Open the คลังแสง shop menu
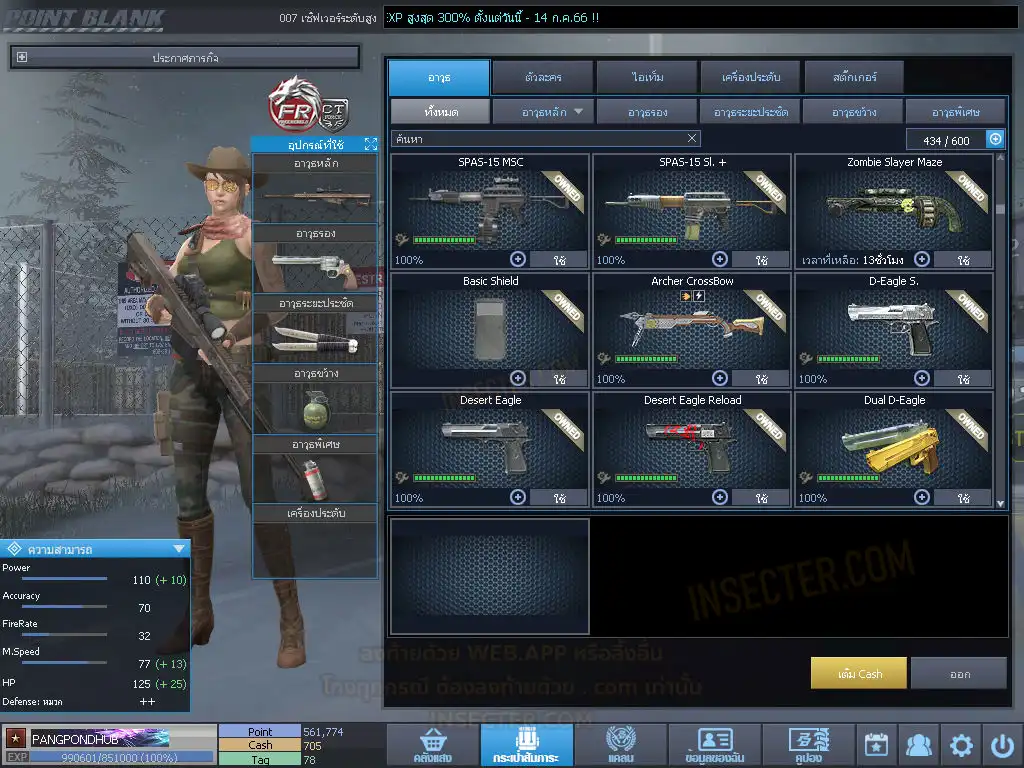 (x=432, y=745)
